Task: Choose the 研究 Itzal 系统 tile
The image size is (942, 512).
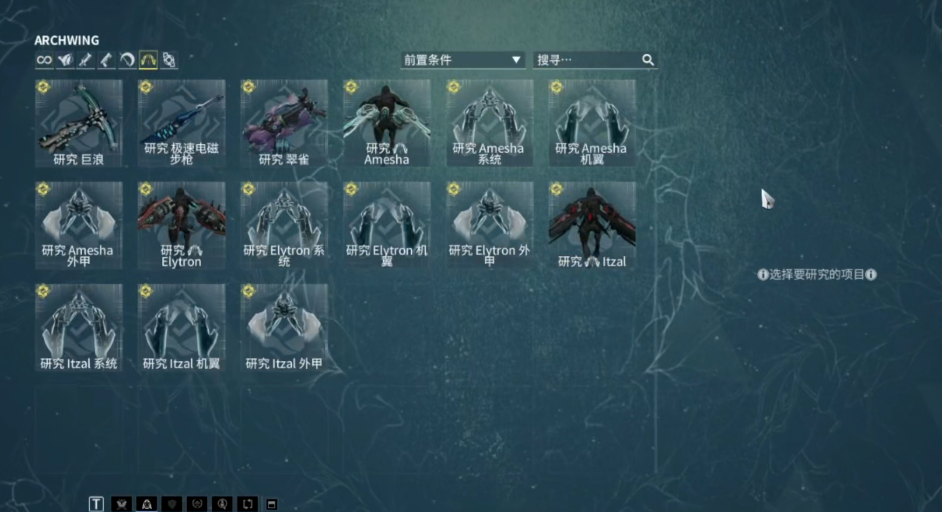Action: click(79, 328)
